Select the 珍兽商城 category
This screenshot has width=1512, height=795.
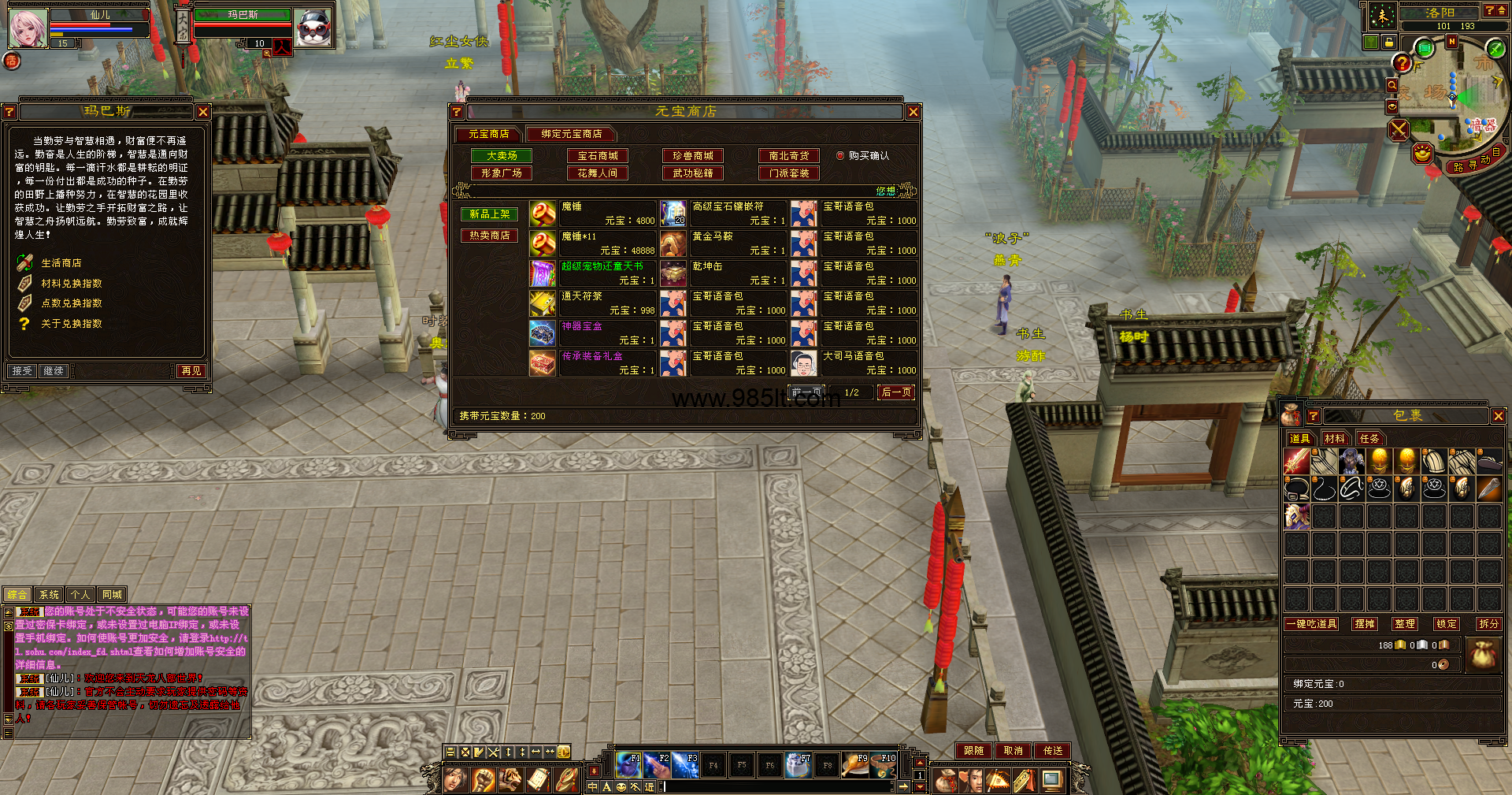coord(693,156)
